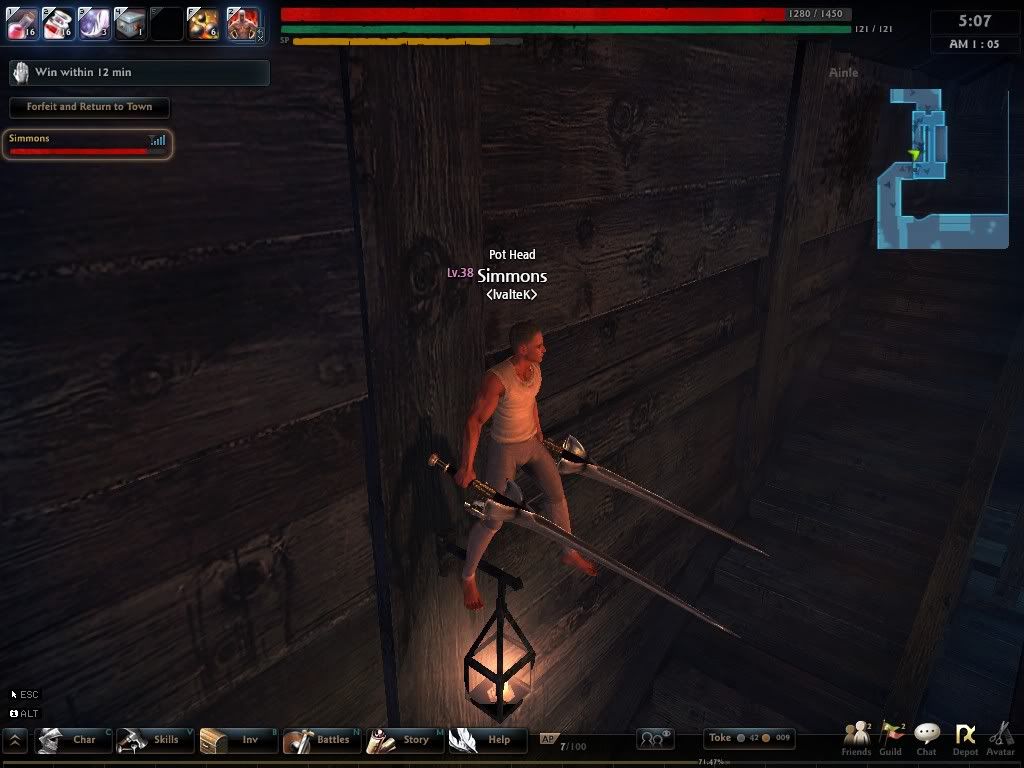Use the white feather item
This screenshot has height=768, width=1024.
coord(94,23)
